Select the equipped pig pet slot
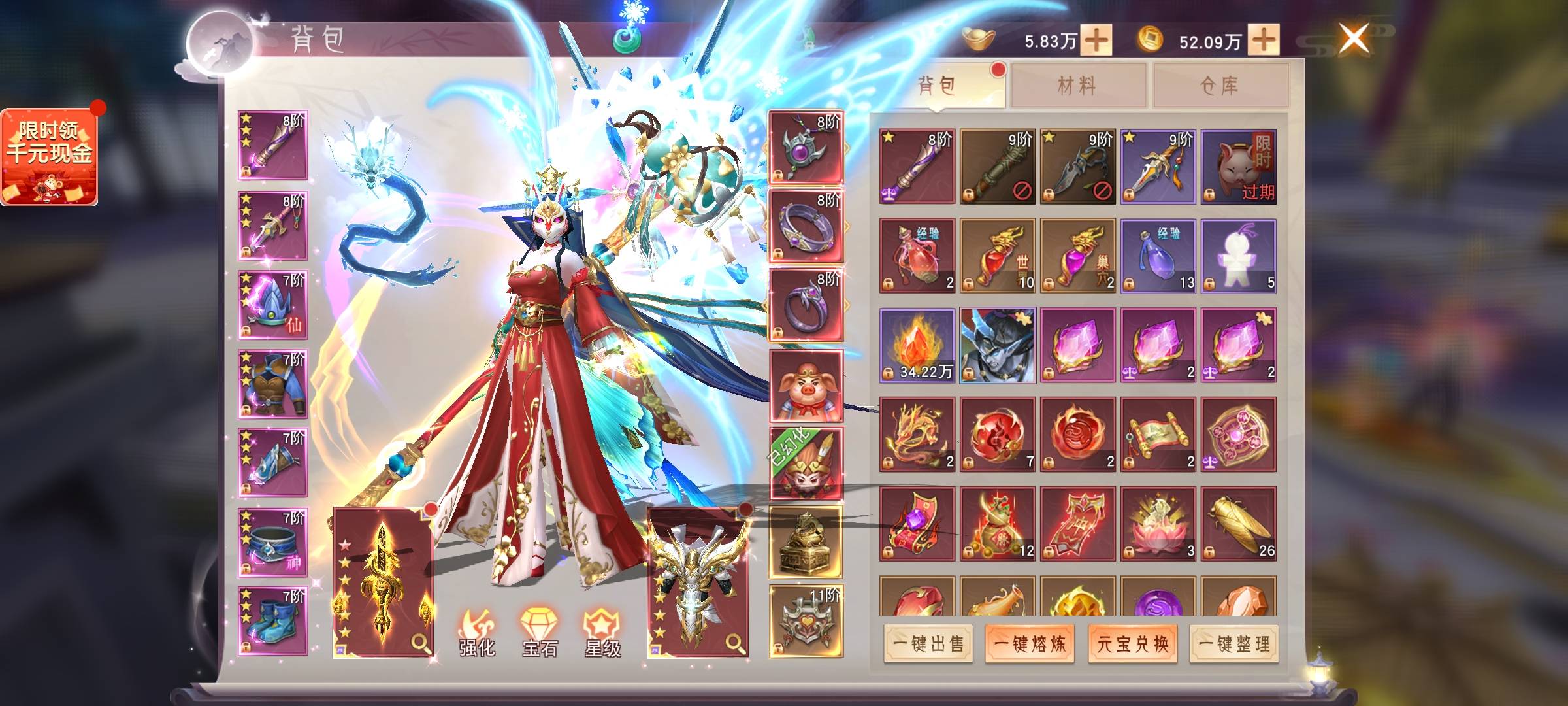The height and width of the screenshot is (706, 1568). [806, 386]
